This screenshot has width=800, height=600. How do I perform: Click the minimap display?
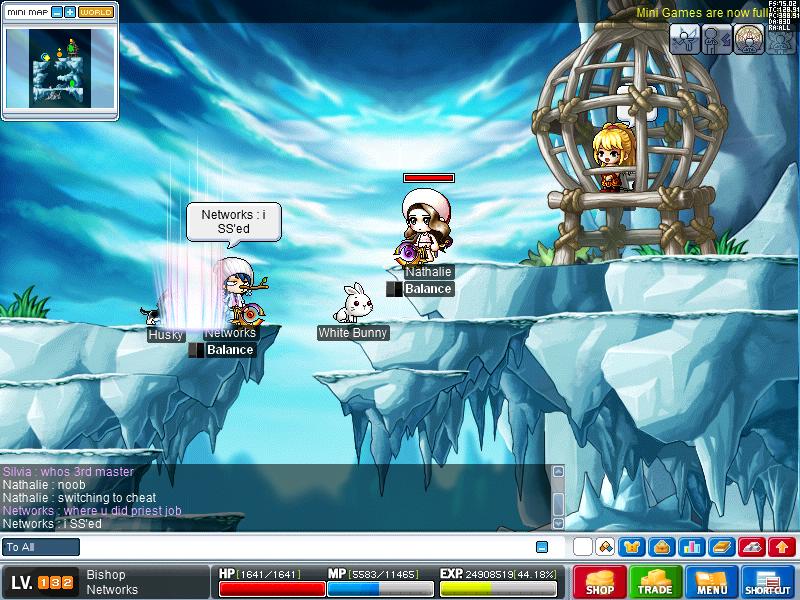60,66
